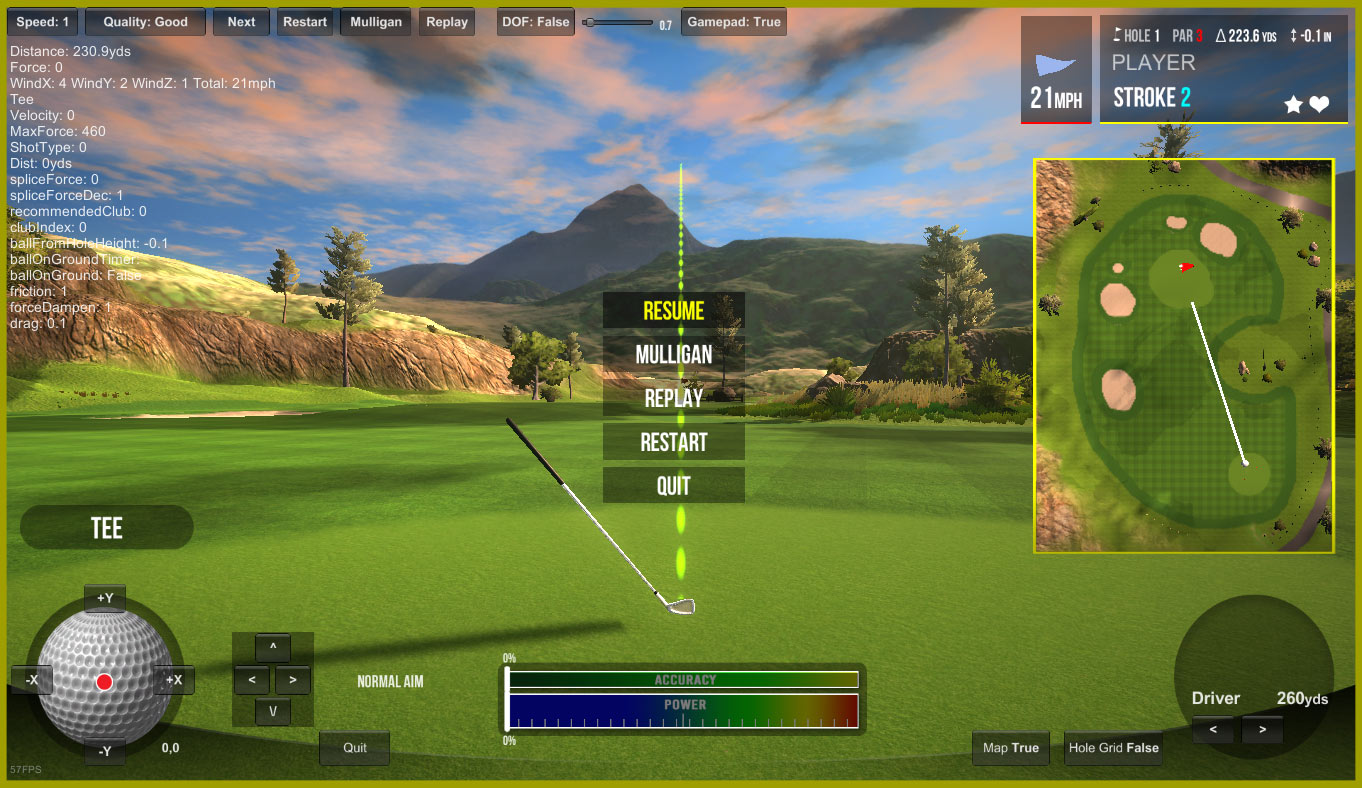The image size is (1362, 788).
Task: Toggle the Gamepad: True option
Action: click(733, 22)
